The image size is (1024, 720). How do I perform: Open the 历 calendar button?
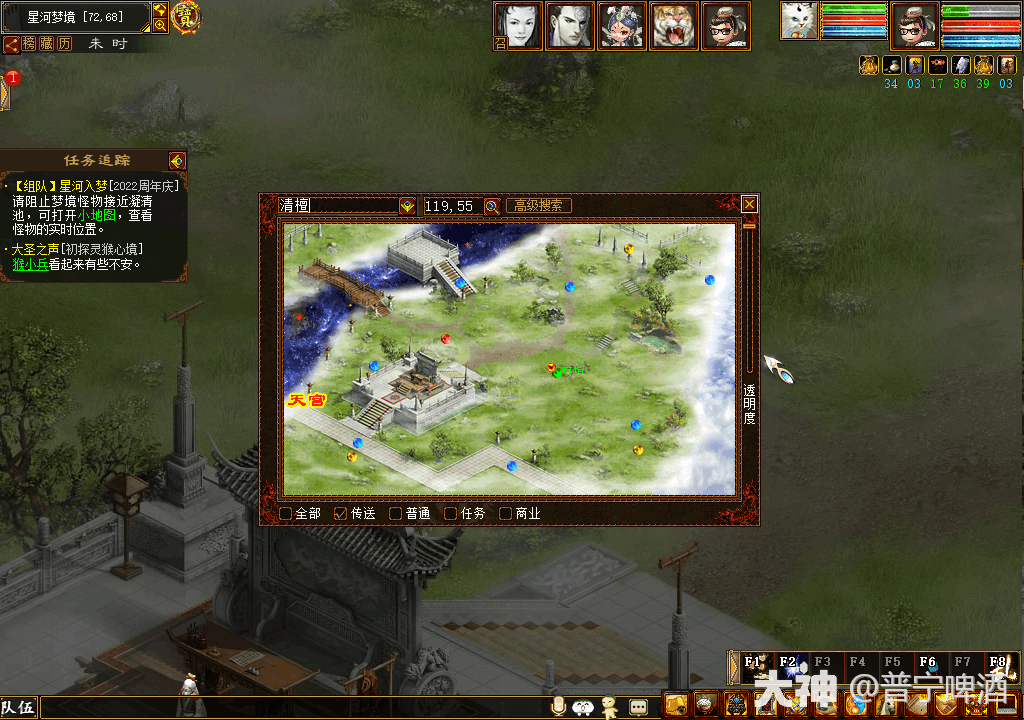pos(64,44)
